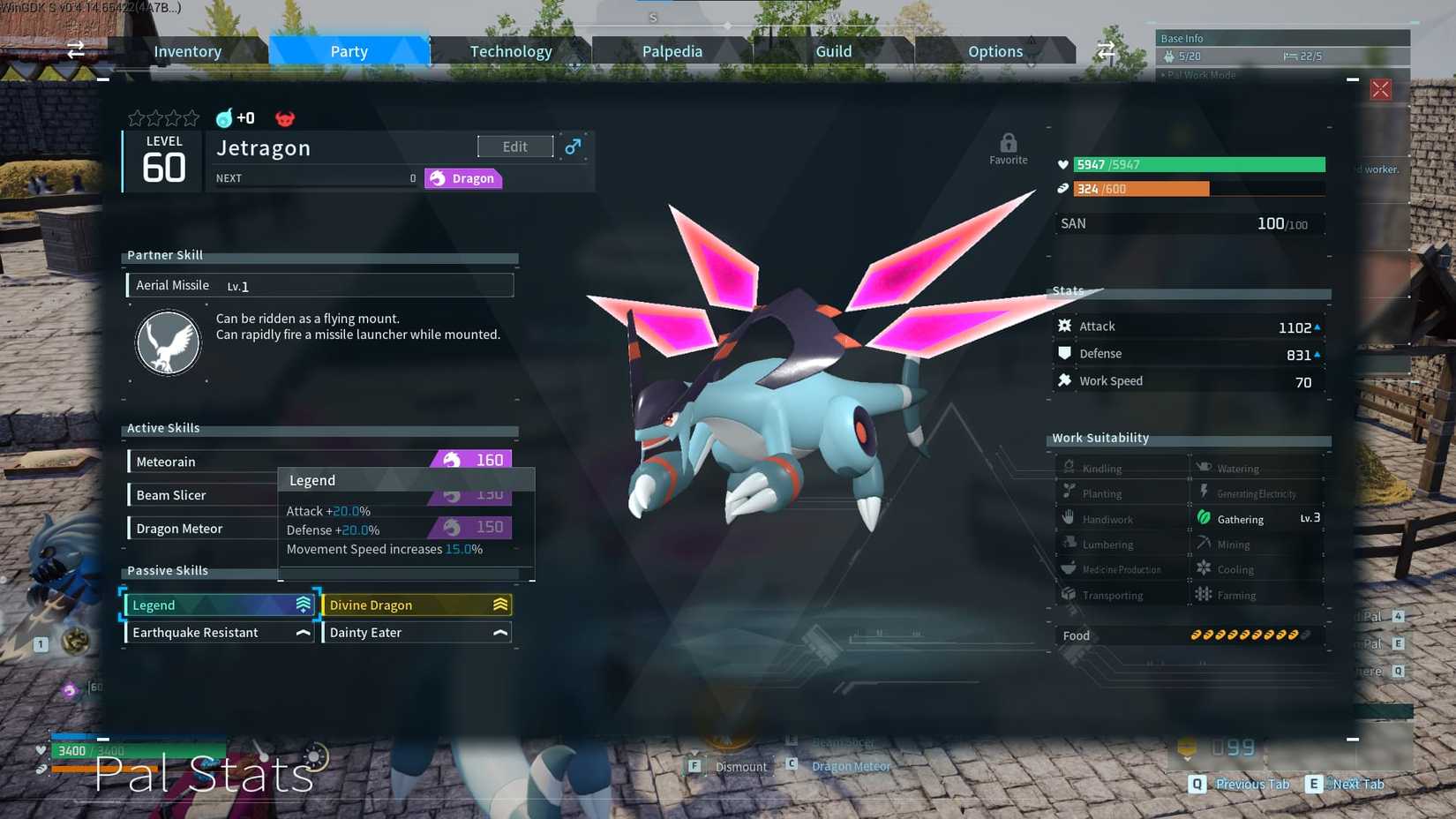
Task: Open the Palpedia tab
Action: click(672, 50)
